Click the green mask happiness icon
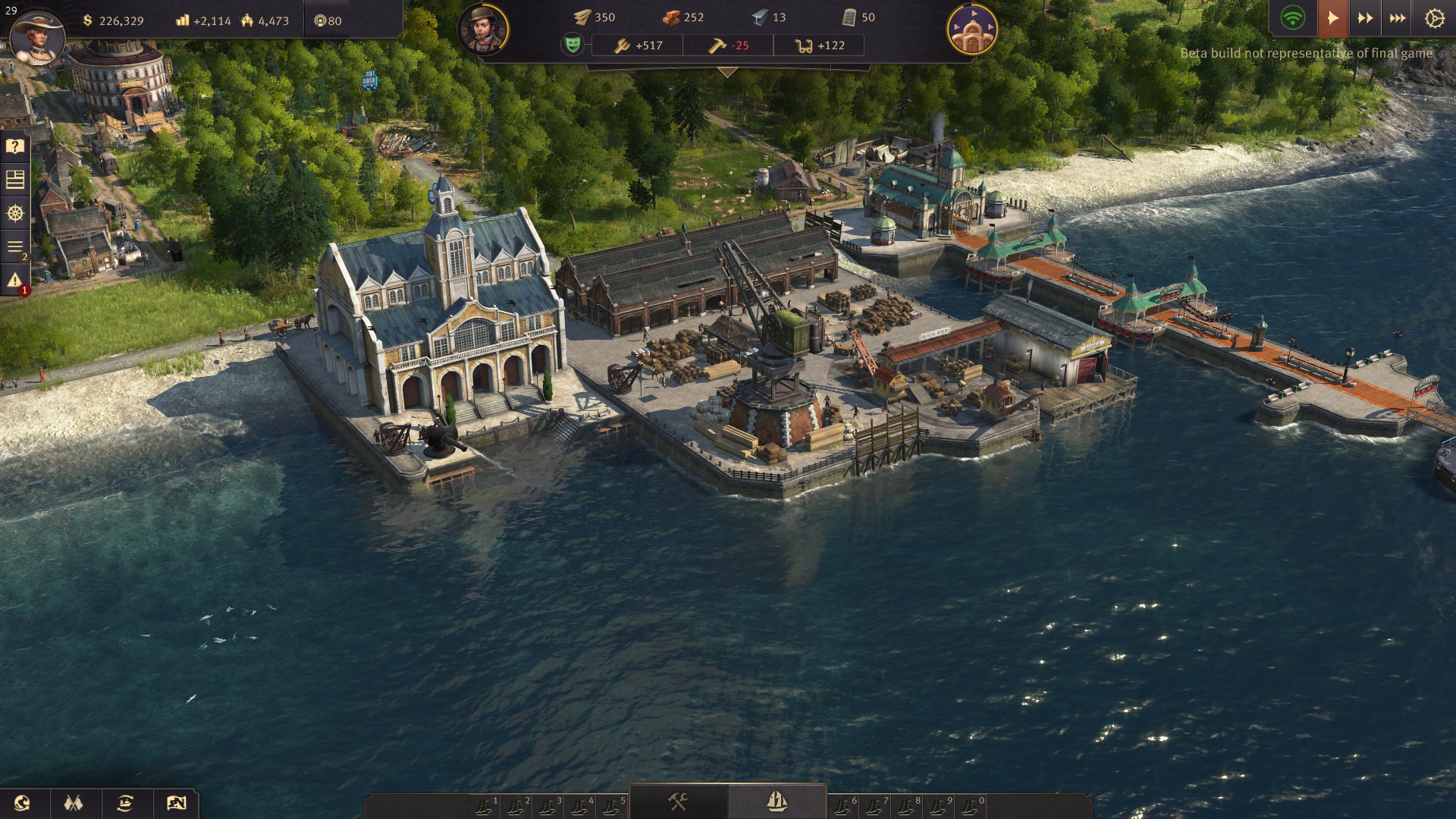The image size is (1456, 819). (573, 45)
